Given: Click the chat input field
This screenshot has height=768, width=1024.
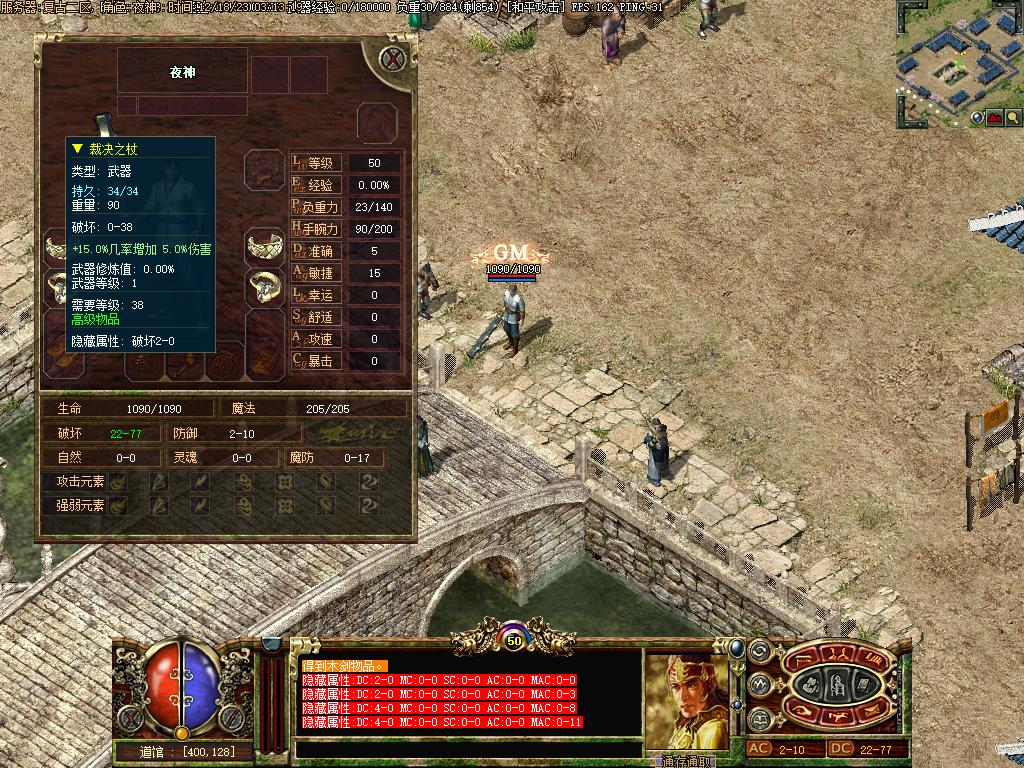Looking at the screenshot, I should (468, 748).
